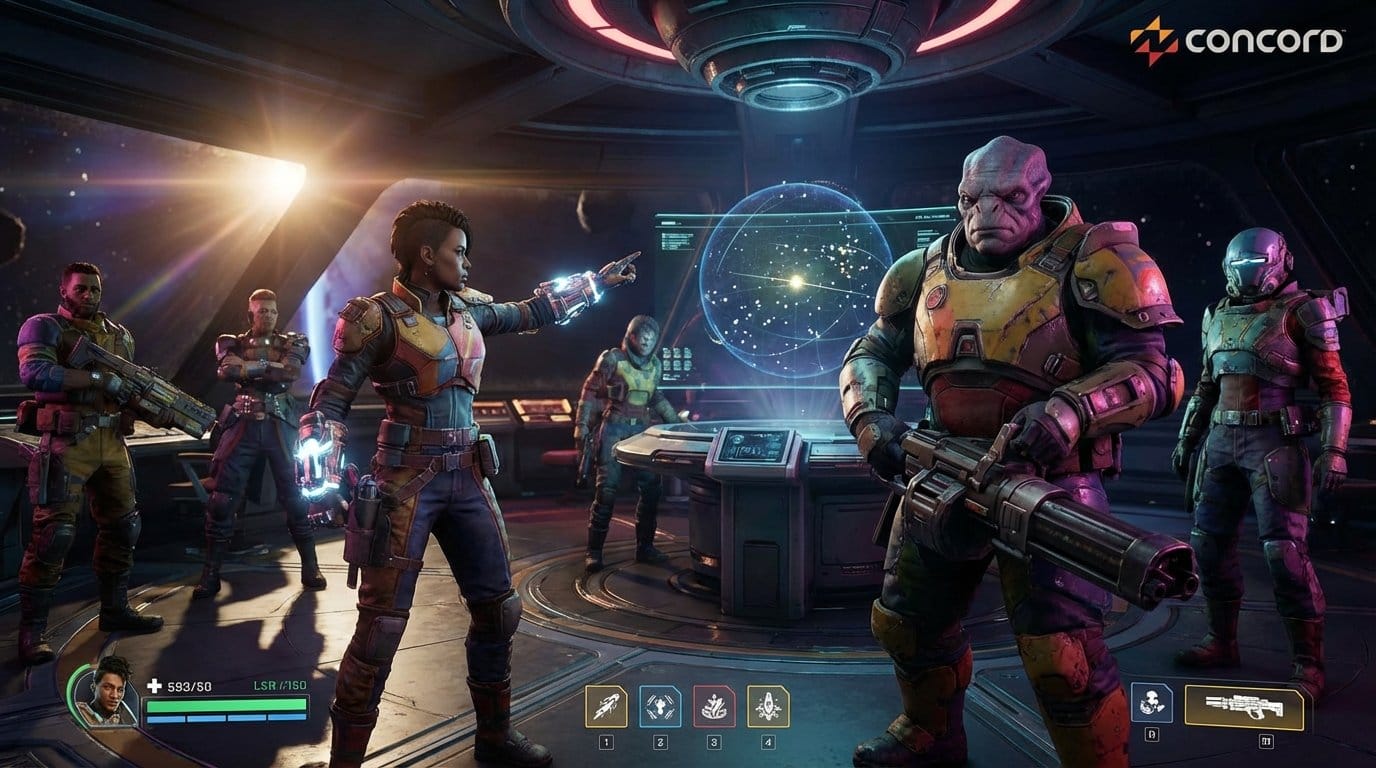
Task: Use the red crystal ability in slot 3
Action: coord(714,706)
